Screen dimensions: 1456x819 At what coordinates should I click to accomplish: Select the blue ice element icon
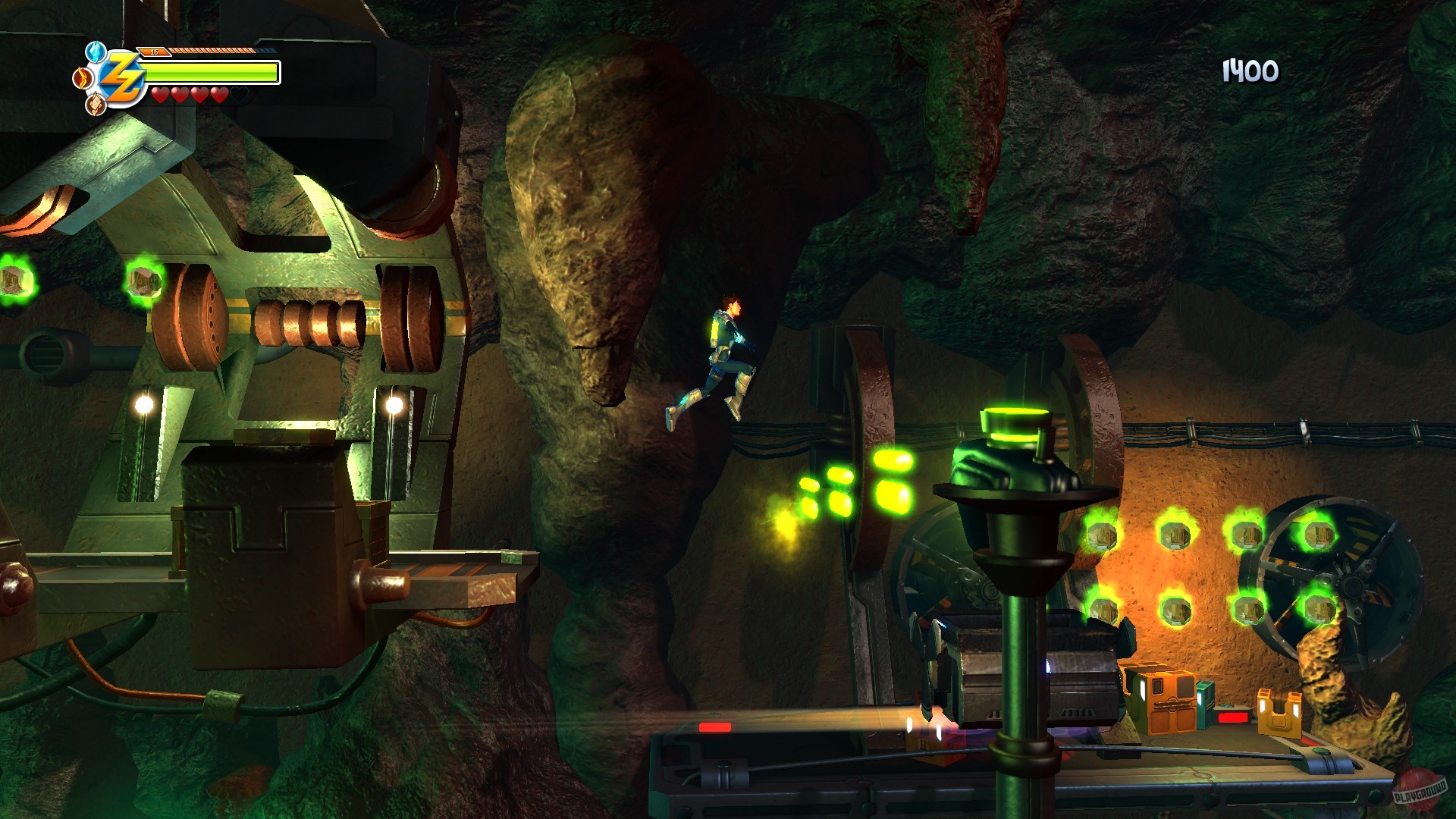(x=95, y=53)
